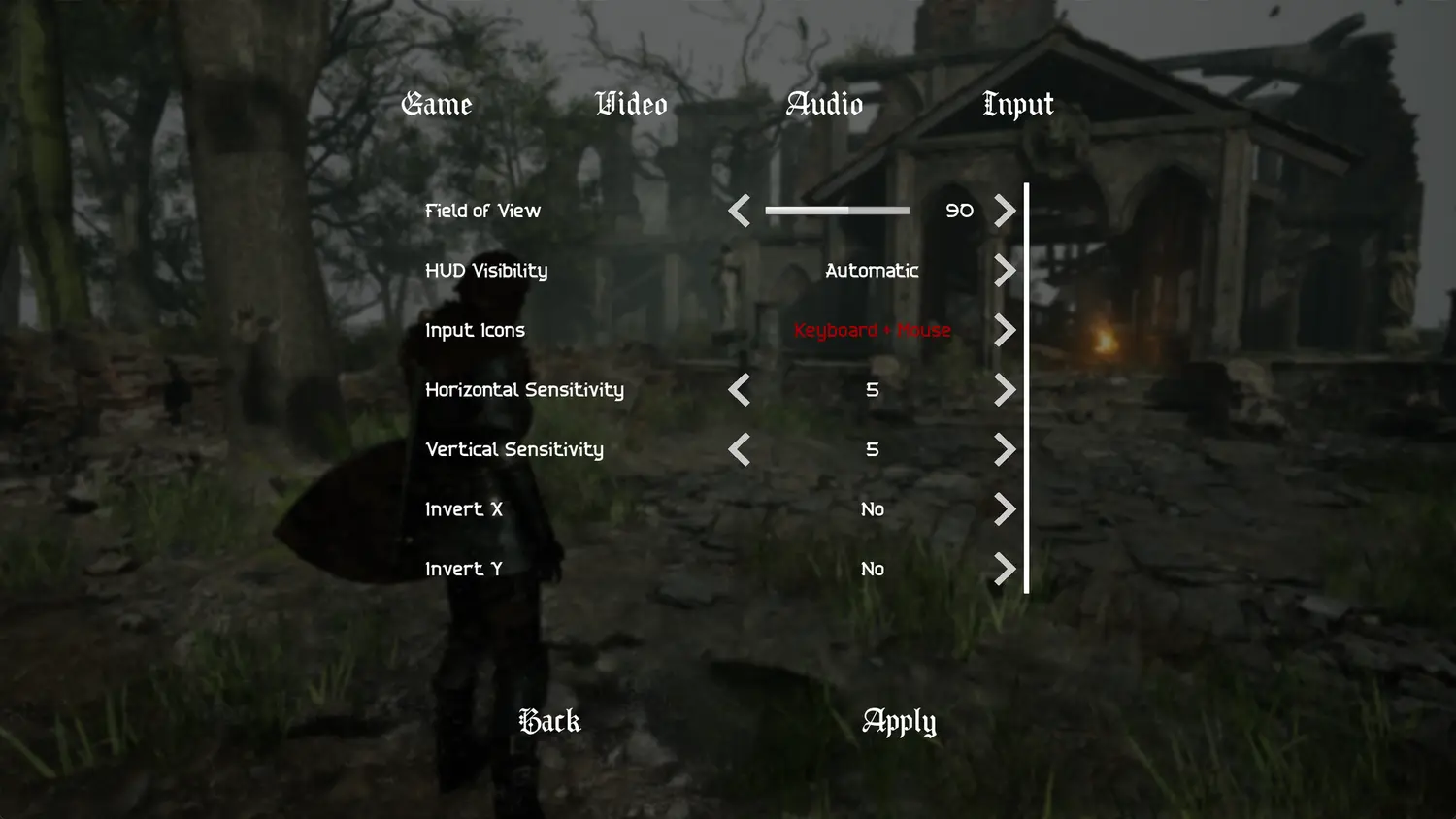Viewport: 1456px width, 819px height.
Task: Select the Game settings tab
Action: point(436,104)
